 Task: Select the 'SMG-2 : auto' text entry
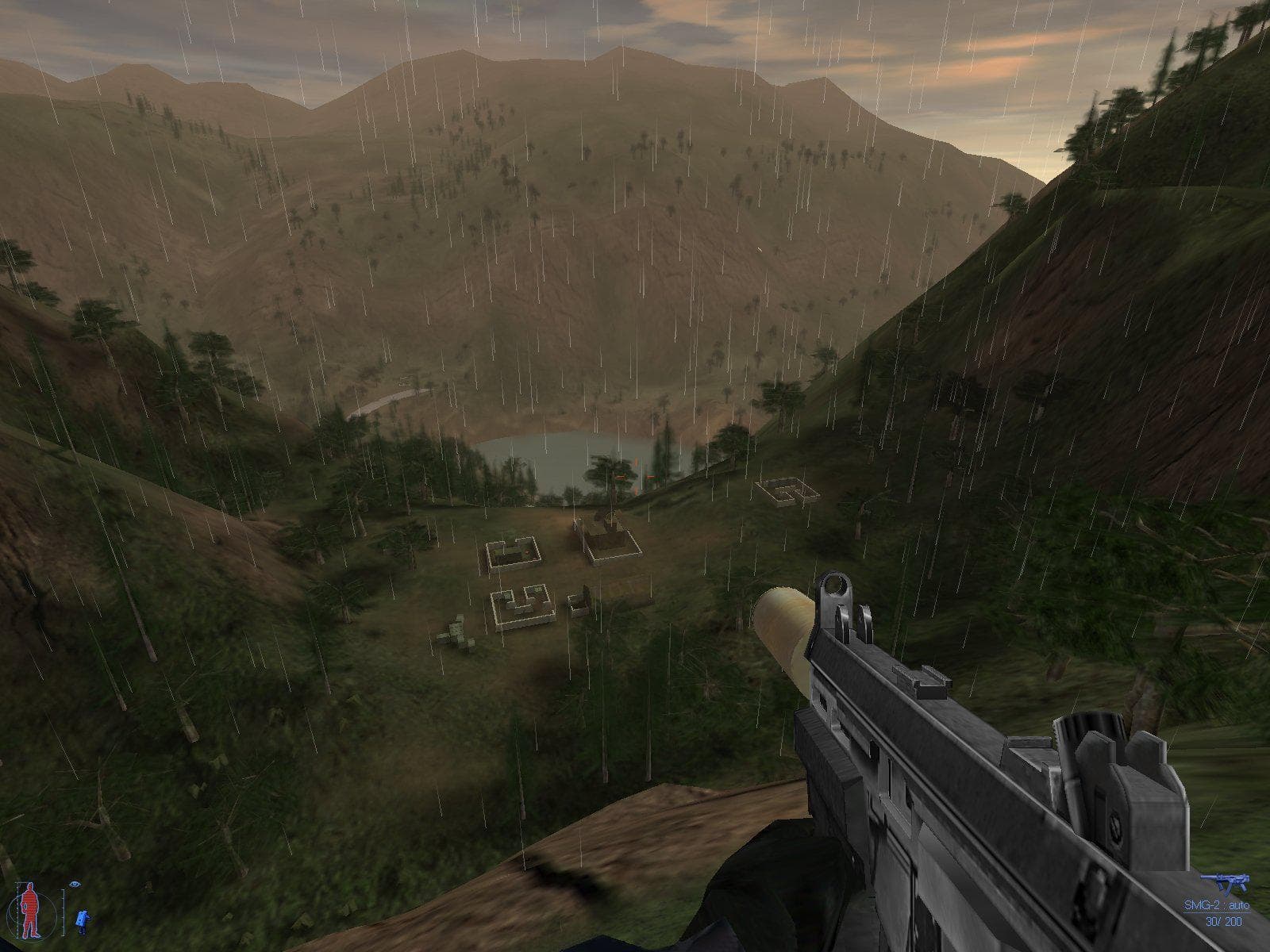click(1217, 904)
